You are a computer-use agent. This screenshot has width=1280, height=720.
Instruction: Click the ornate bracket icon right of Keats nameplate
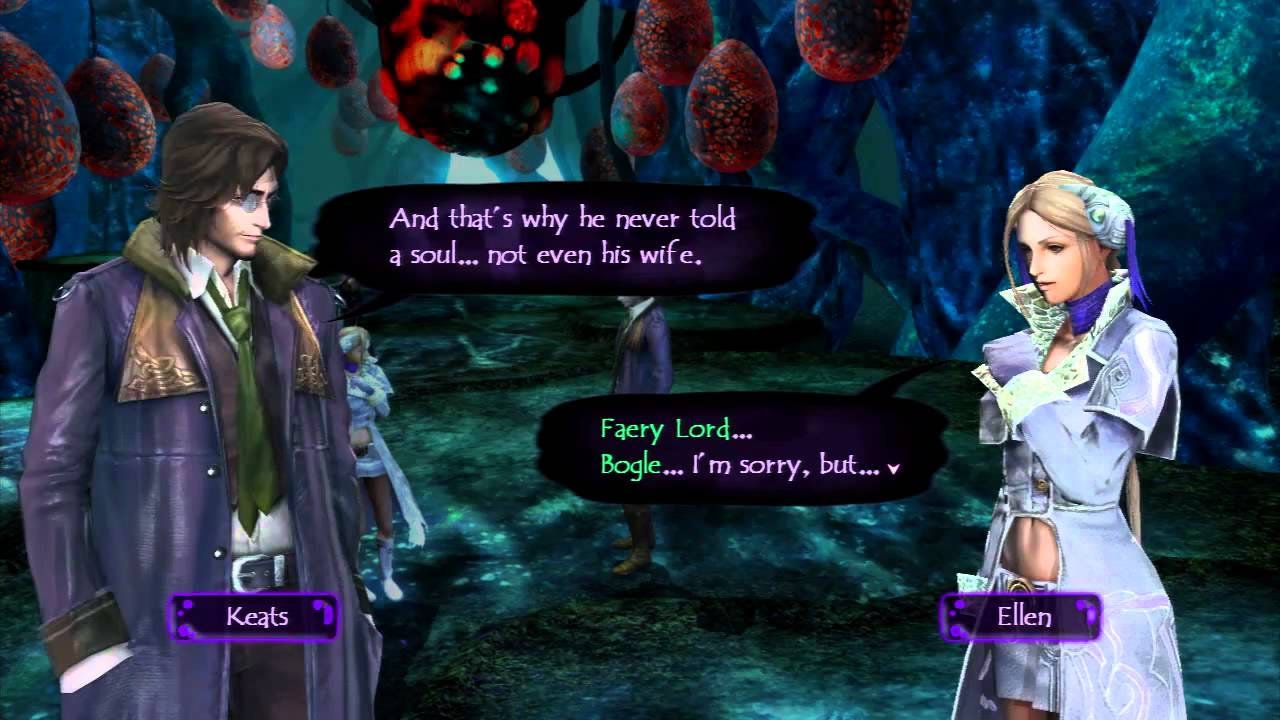click(324, 613)
